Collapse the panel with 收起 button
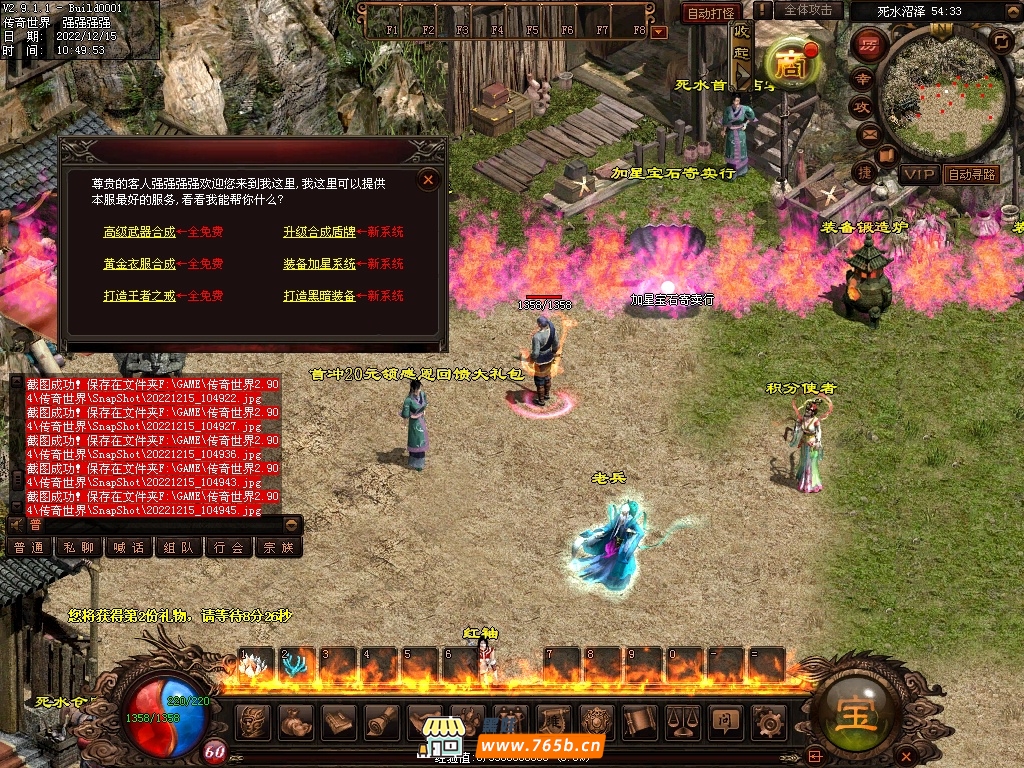The width and height of the screenshot is (1024, 768). (x=741, y=50)
